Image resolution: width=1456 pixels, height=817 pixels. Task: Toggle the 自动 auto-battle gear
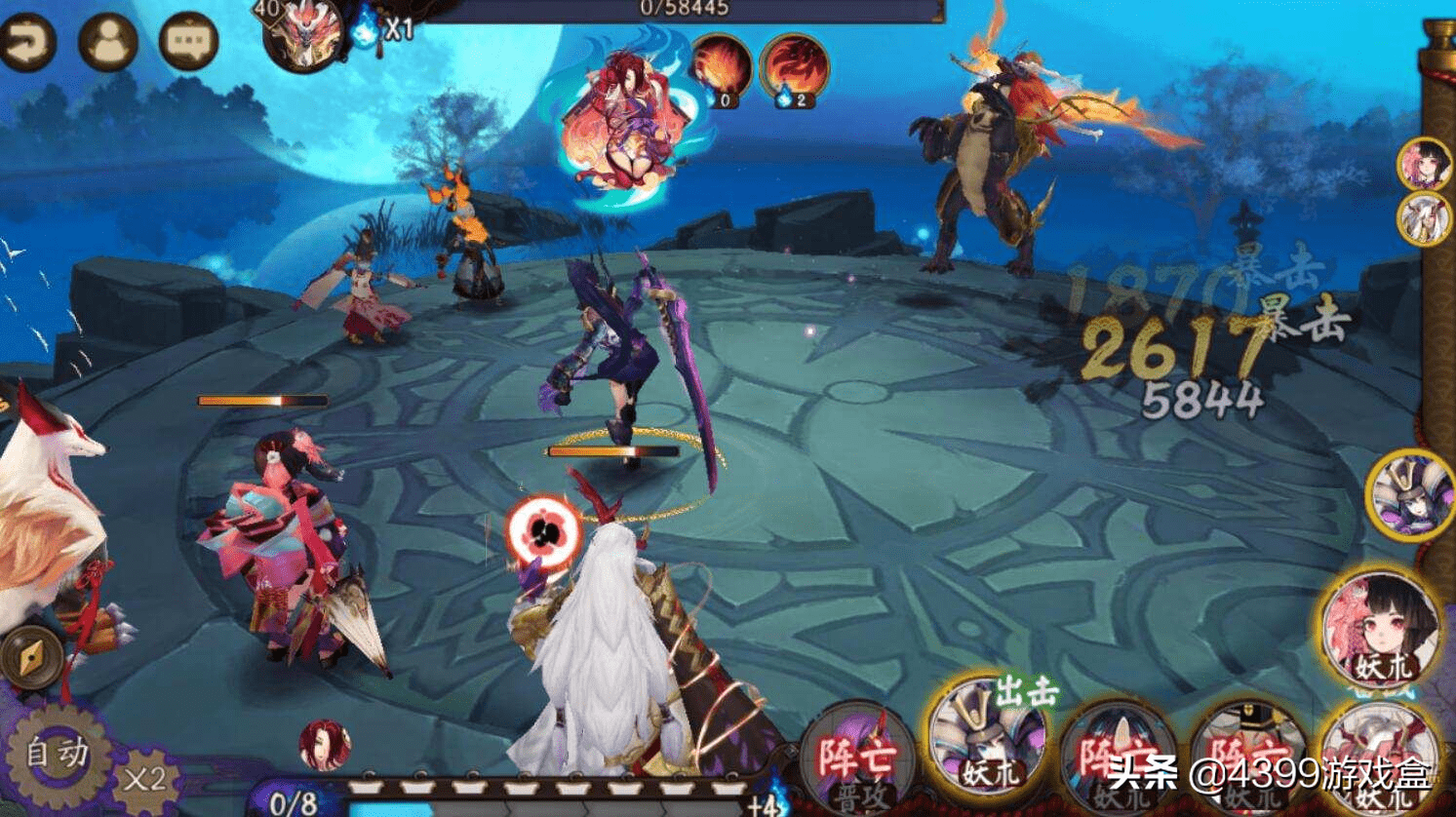point(57,754)
